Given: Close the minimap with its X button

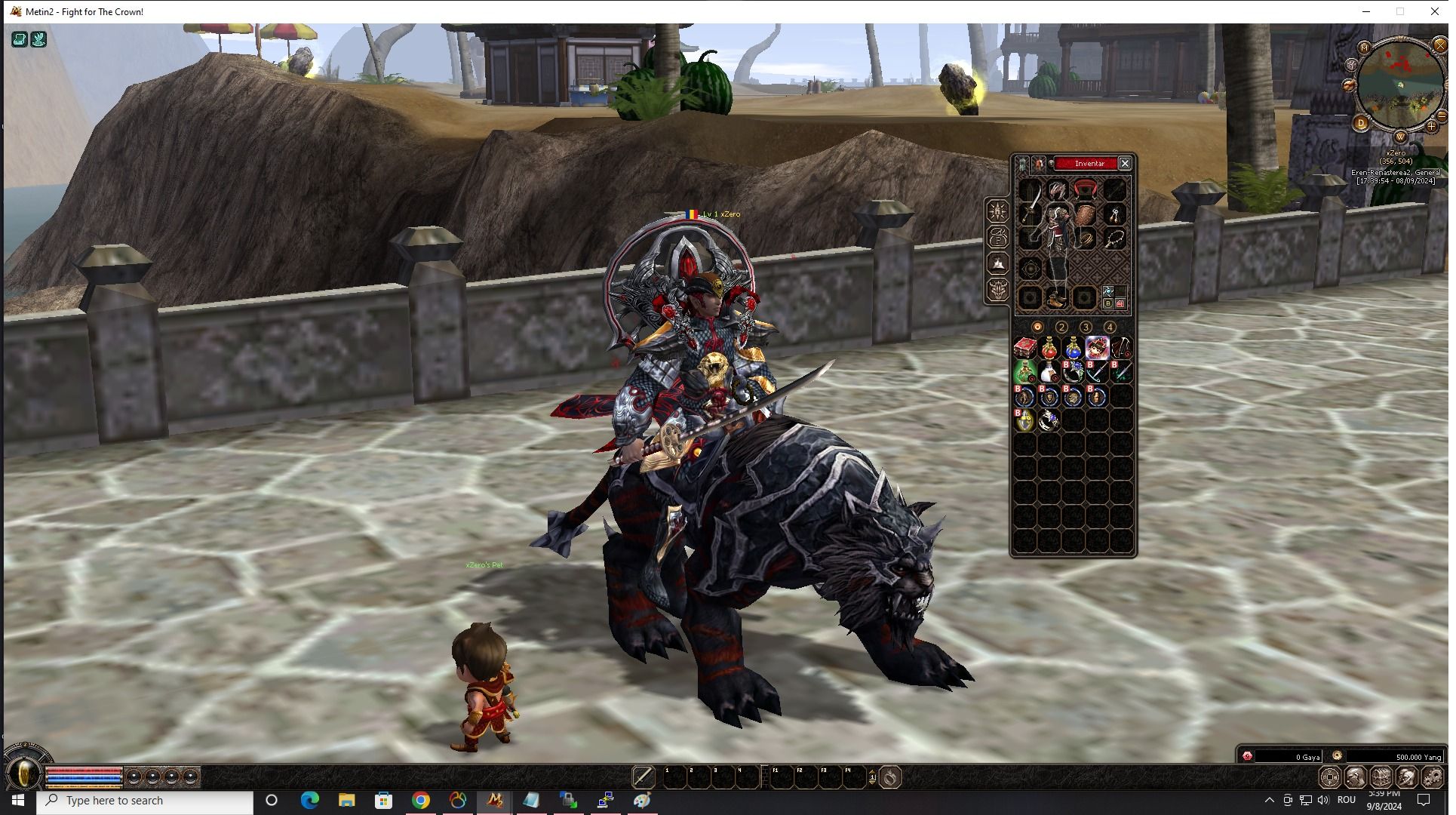Looking at the screenshot, I should click(x=1440, y=46).
